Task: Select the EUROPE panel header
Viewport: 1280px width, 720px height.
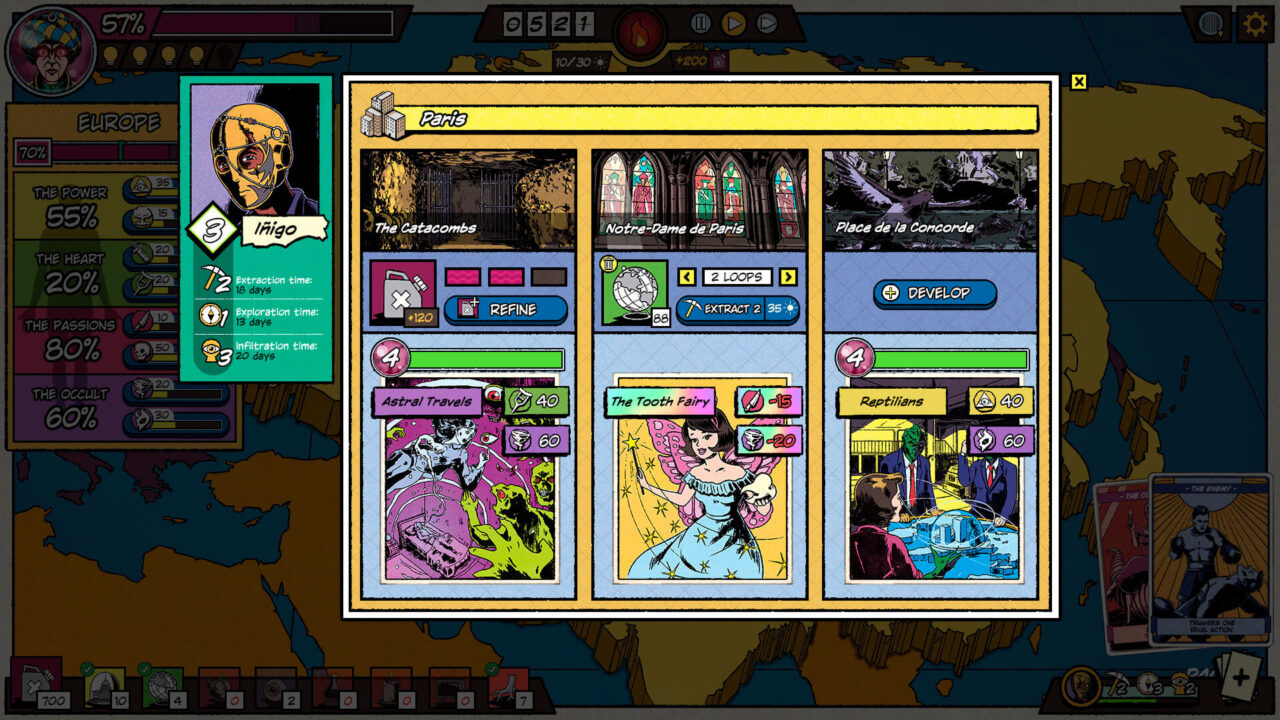Action: click(117, 120)
